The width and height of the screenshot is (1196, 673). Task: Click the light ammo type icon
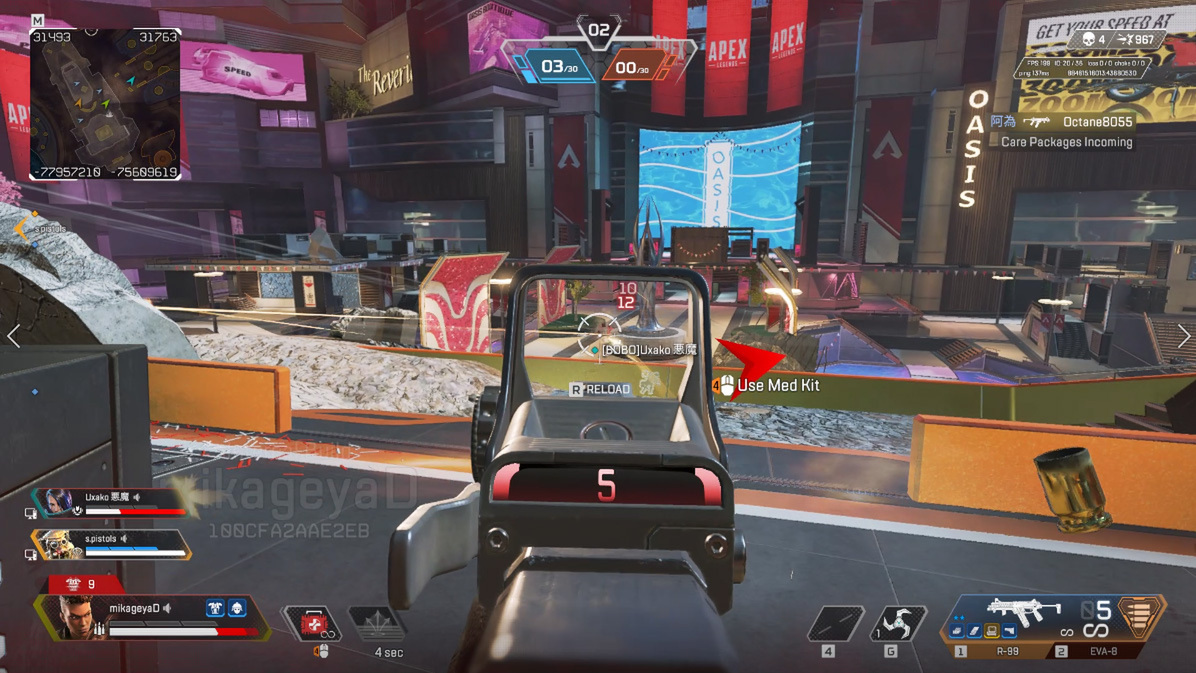(1138, 616)
